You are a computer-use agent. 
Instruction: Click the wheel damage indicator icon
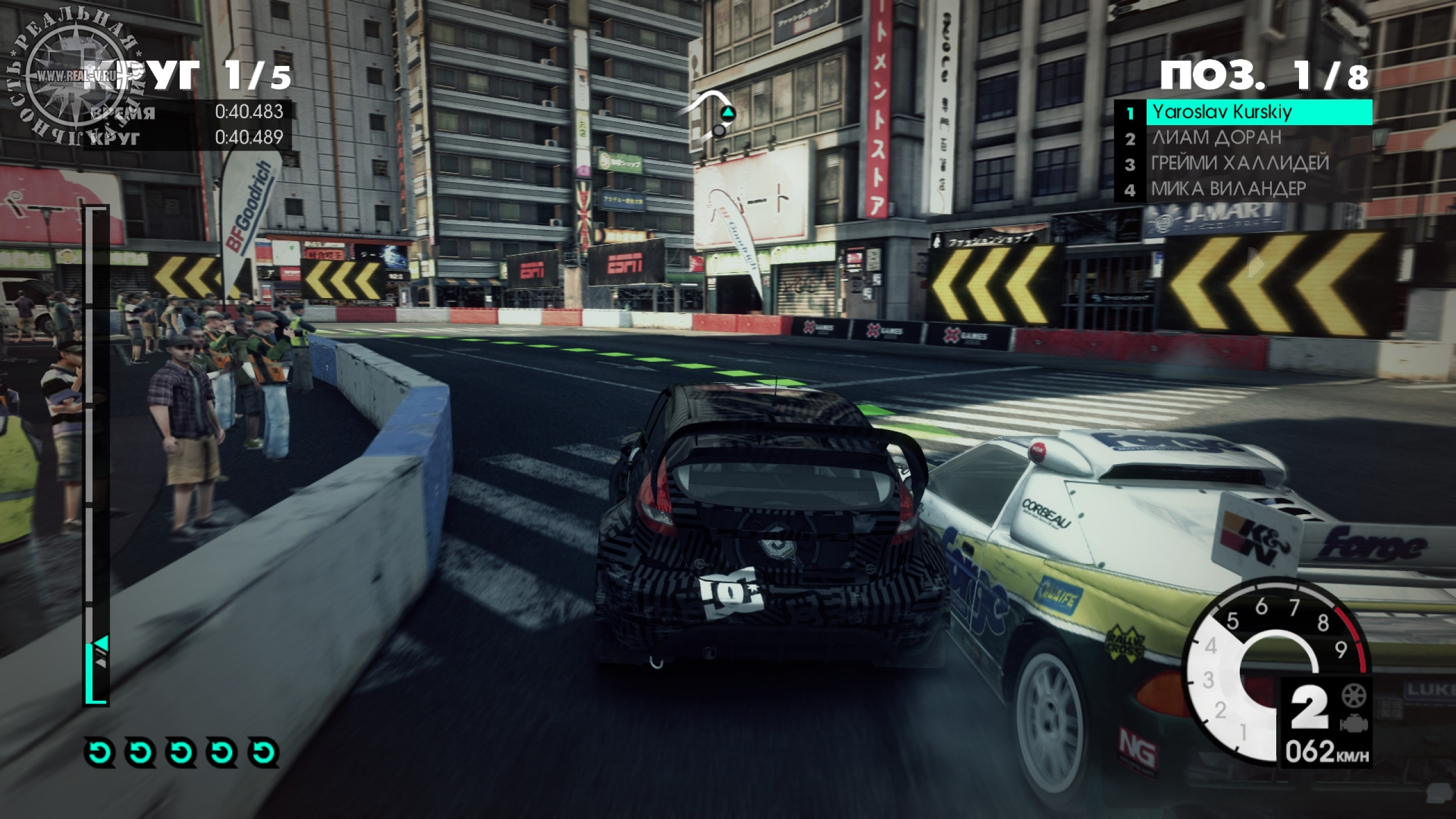(x=1354, y=696)
